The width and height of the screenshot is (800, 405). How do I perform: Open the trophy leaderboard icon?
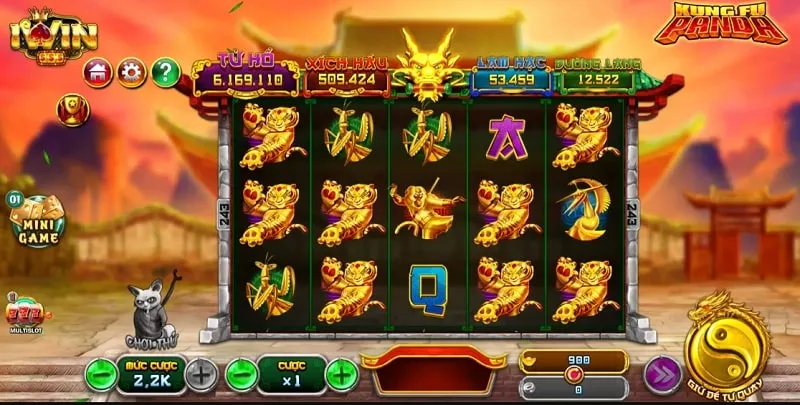click(x=72, y=108)
